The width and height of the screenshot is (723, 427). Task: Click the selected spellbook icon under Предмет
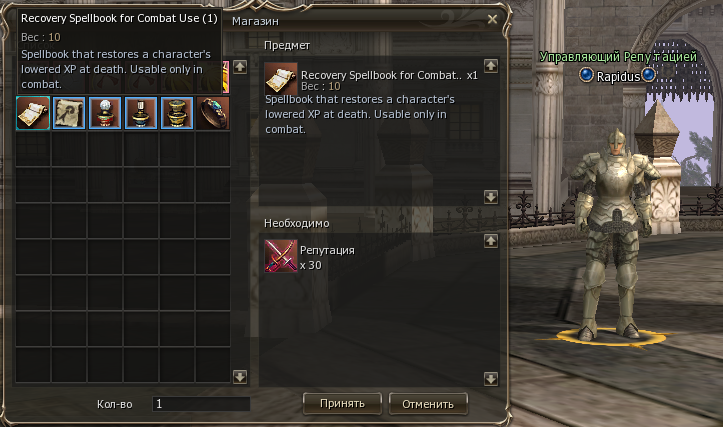click(x=281, y=79)
